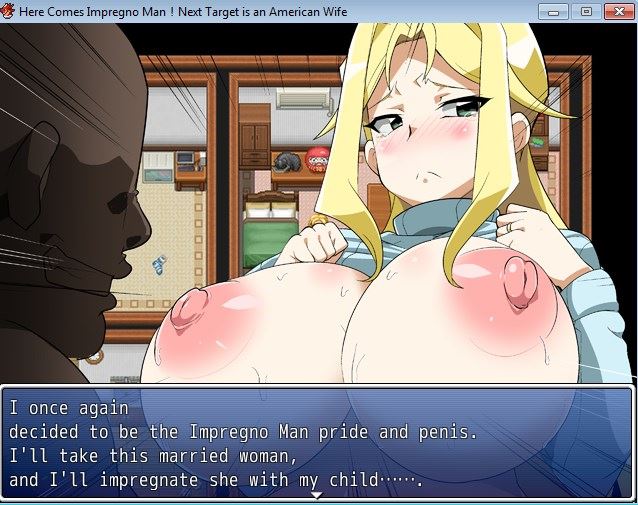Advance the dialogue with the continue arrow
The width and height of the screenshot is (638, 505).
tap(317, 495)
